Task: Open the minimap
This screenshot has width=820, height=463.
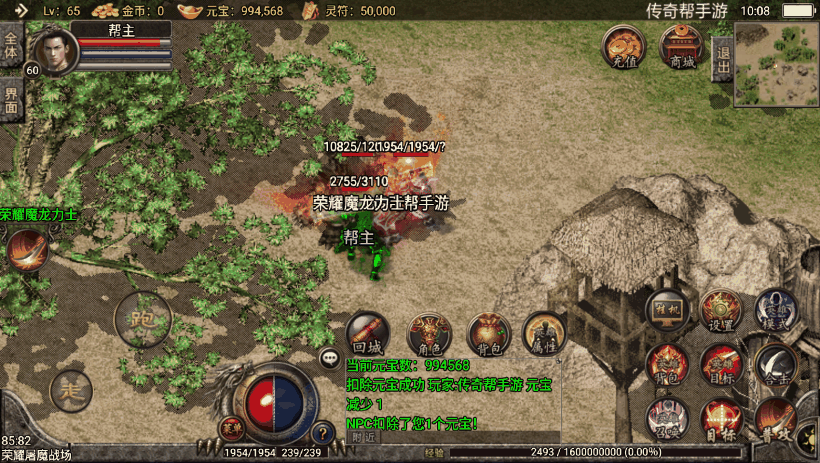Action: [776, 64]
